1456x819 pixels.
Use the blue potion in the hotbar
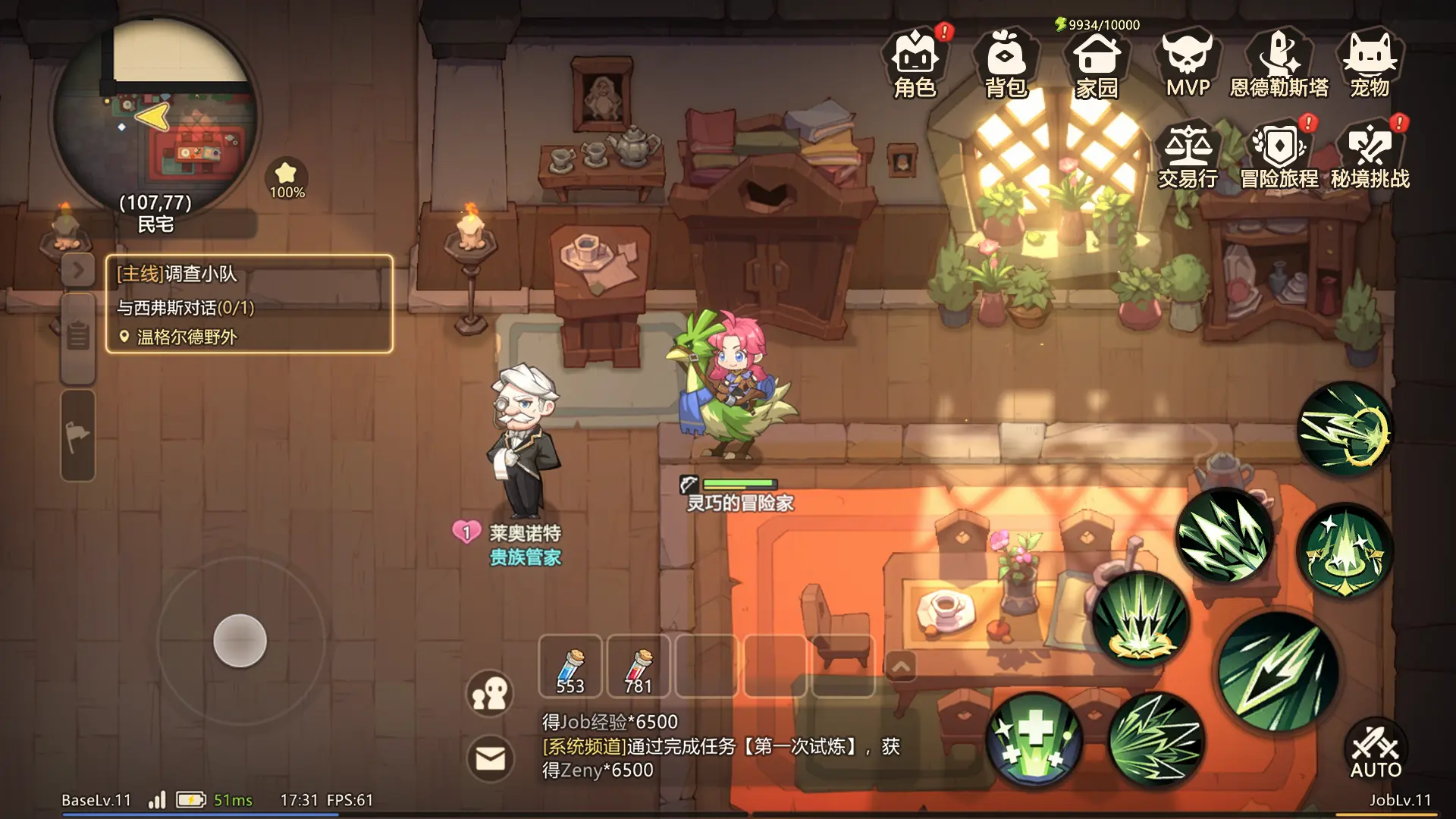(x=570, y=666)
